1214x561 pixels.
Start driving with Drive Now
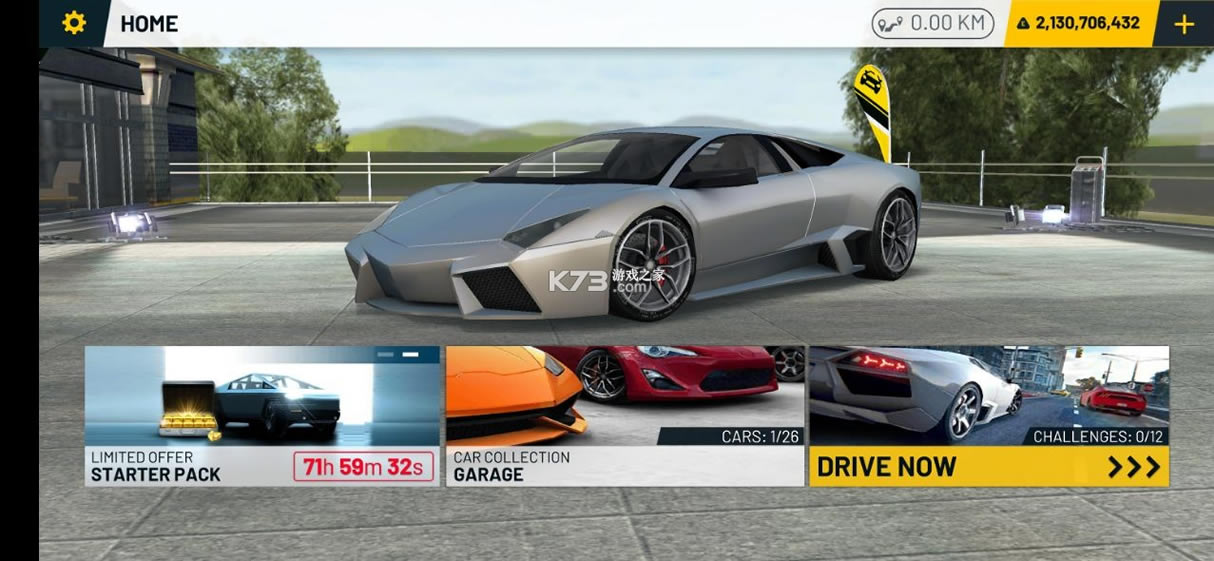tap(988, 466)
